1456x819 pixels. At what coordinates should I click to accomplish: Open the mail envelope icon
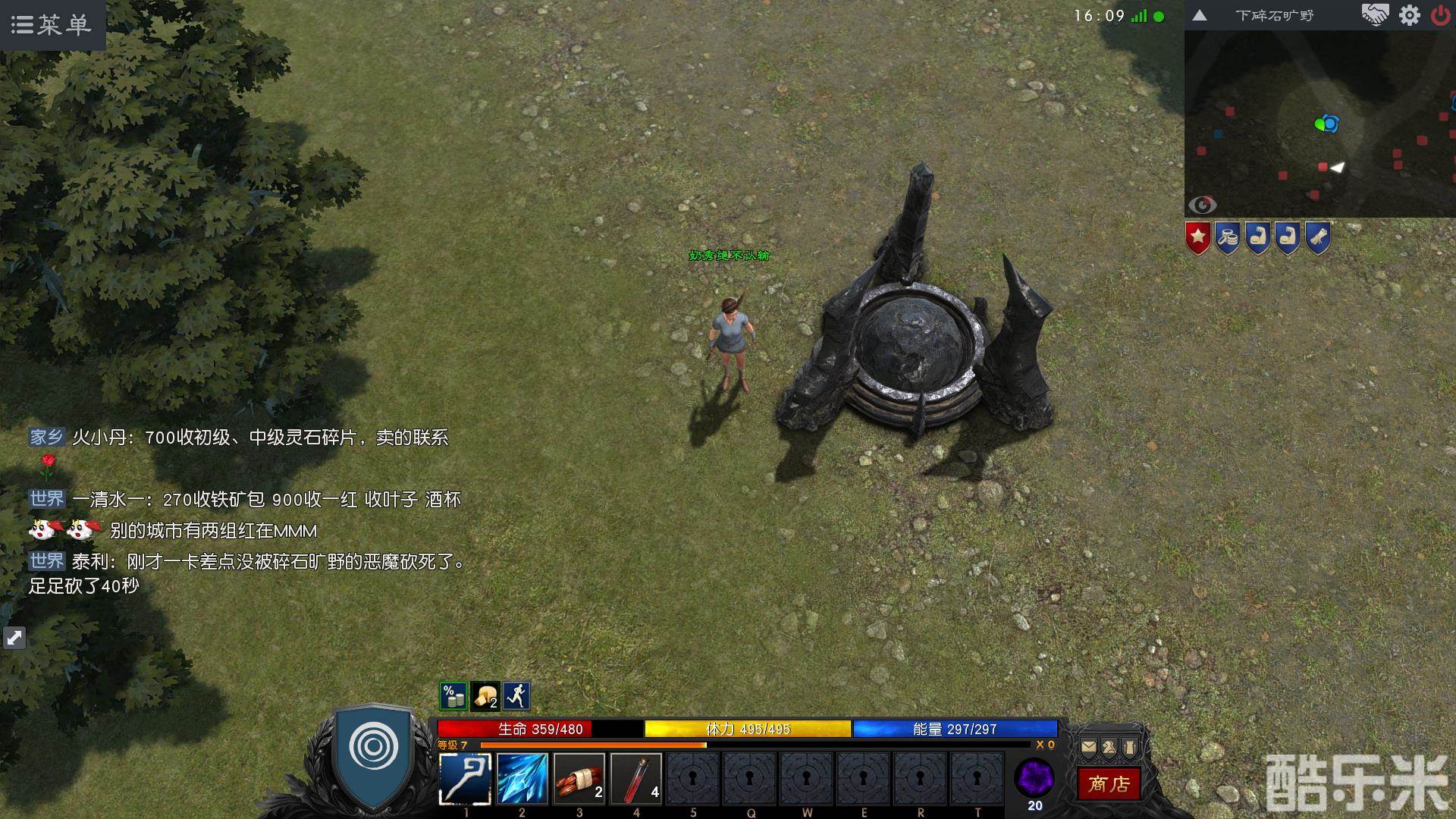[x=1088, y=747]
